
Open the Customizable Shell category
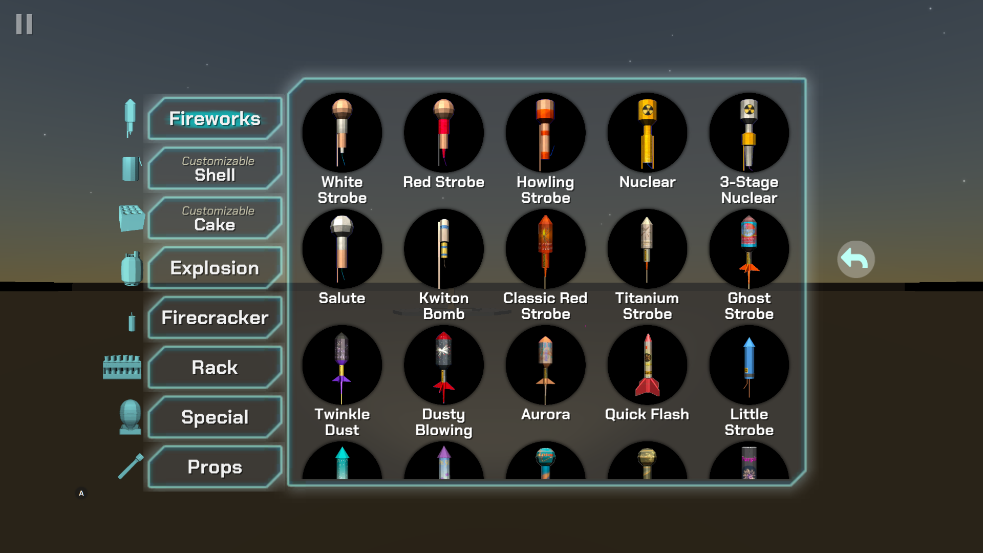[x=214, y=169]
